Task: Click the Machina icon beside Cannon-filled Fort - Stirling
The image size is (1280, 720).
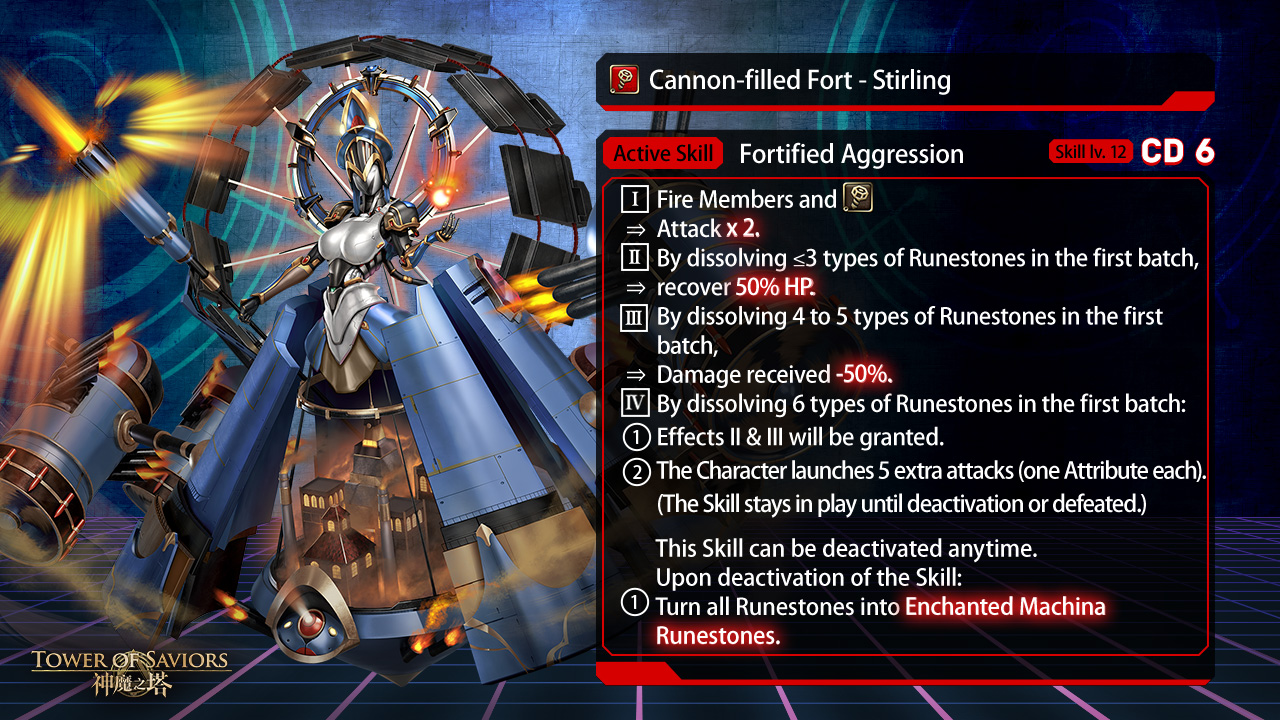Action: 625,79
